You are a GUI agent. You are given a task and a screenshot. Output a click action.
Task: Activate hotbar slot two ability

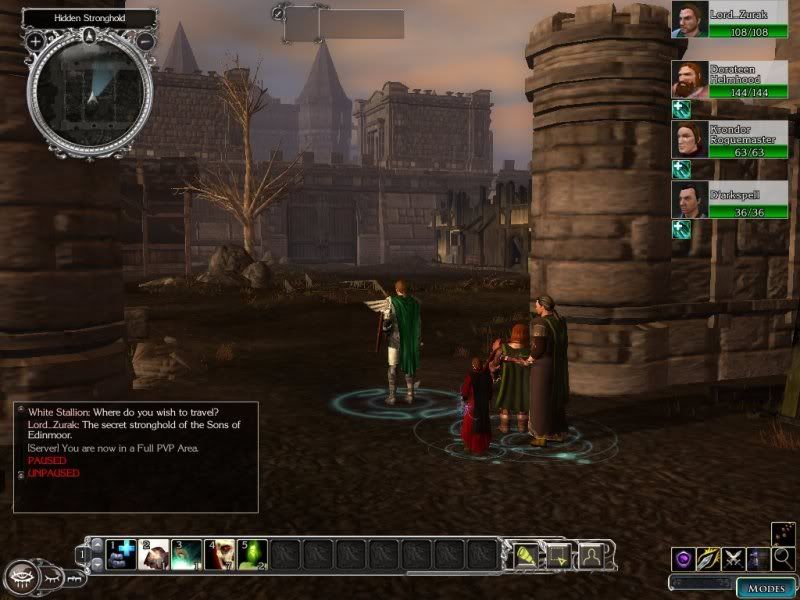[x=154, y=553]
